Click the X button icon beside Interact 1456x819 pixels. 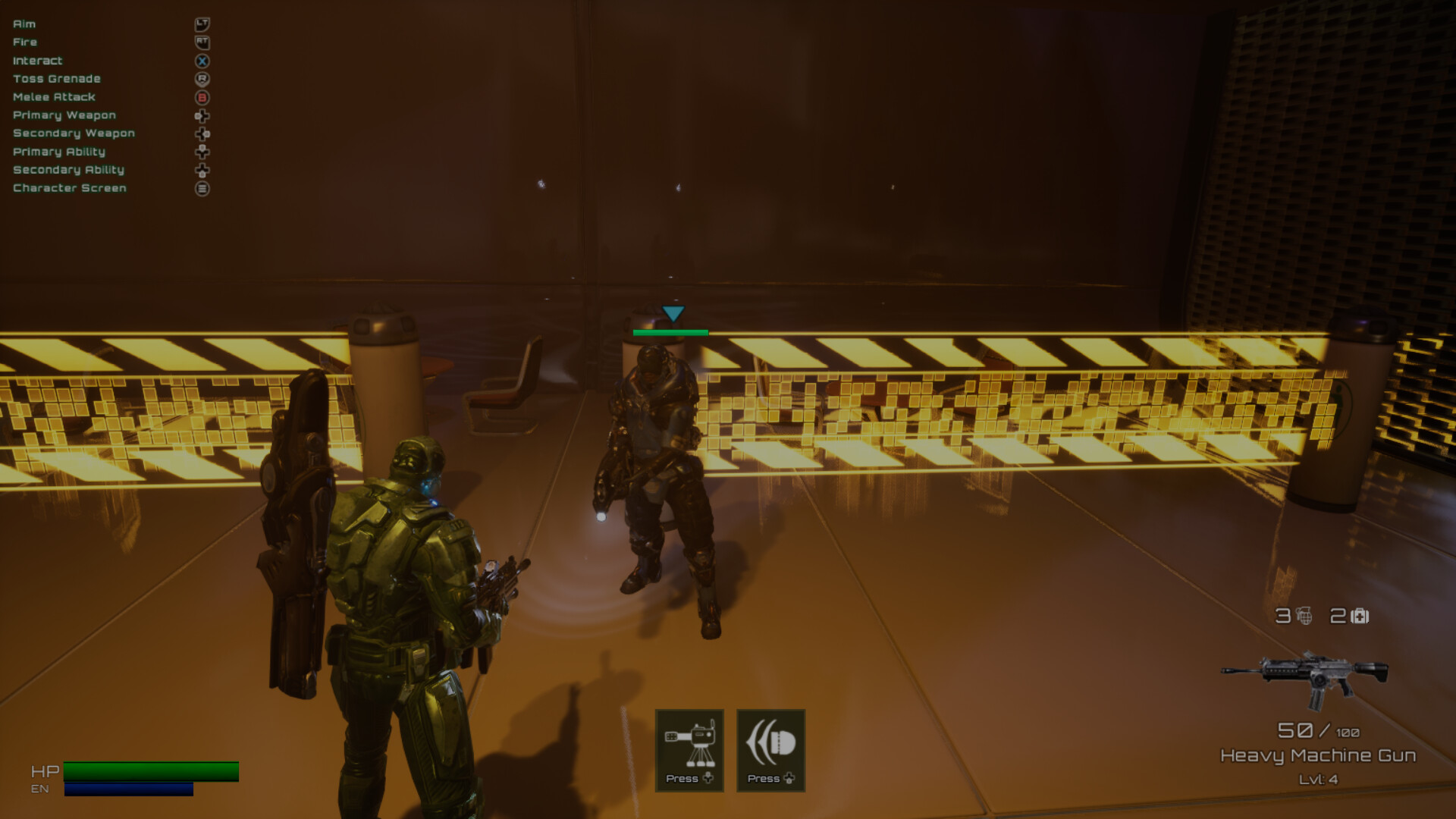pyautogui.click(x=202, y=61)
